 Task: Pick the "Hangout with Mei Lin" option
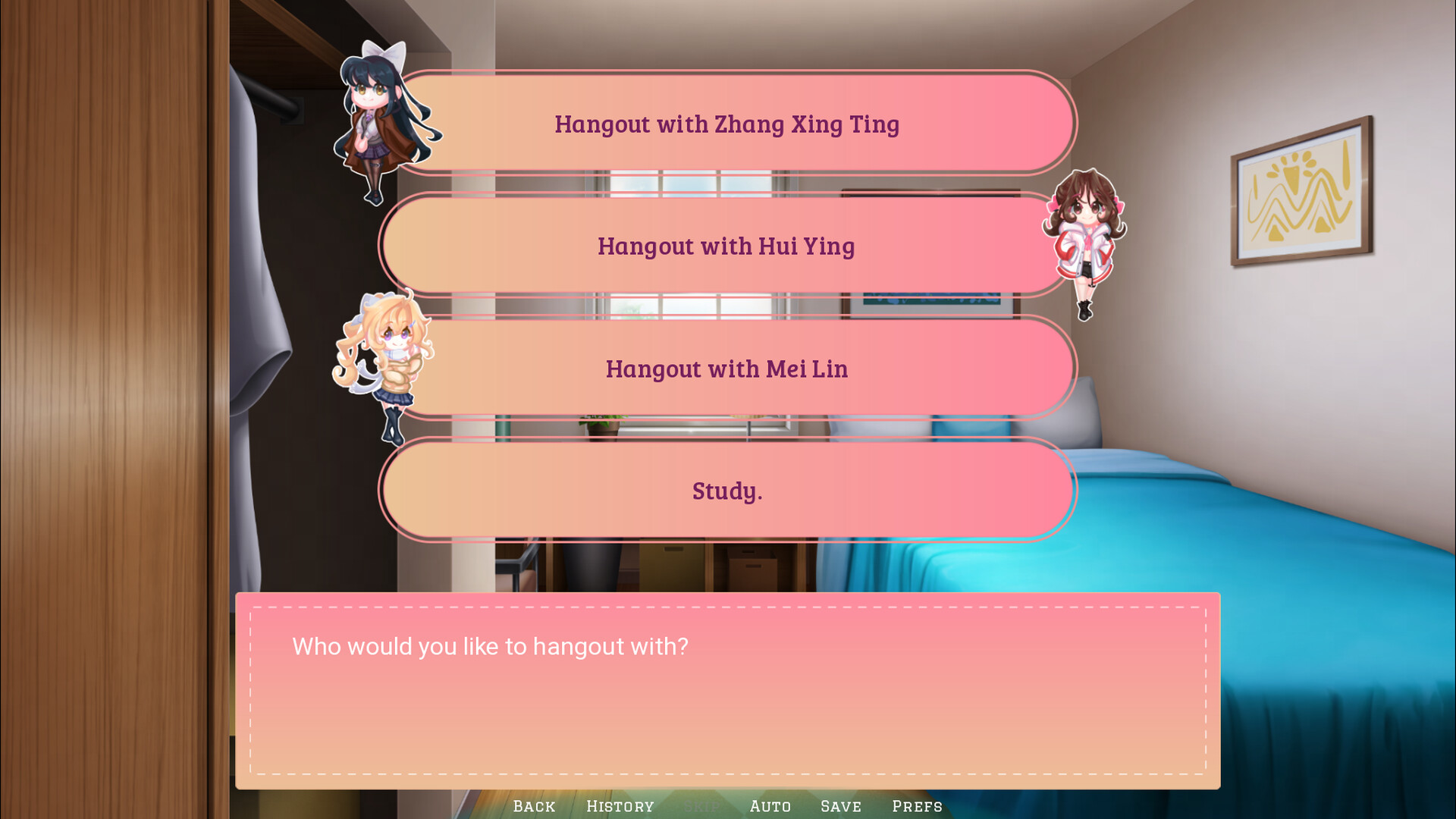726,369
